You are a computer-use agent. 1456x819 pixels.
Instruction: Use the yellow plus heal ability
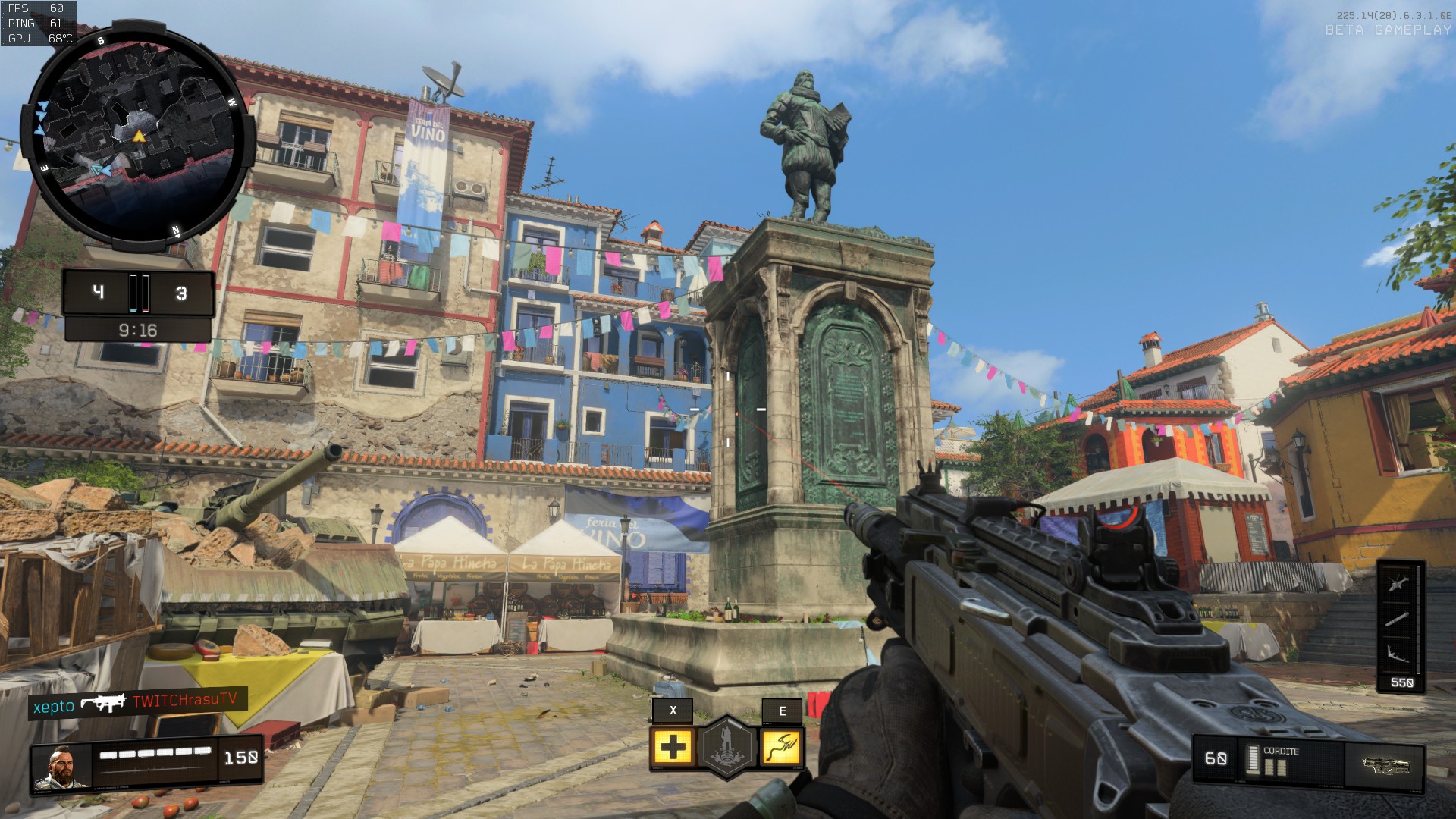[673, 748]
